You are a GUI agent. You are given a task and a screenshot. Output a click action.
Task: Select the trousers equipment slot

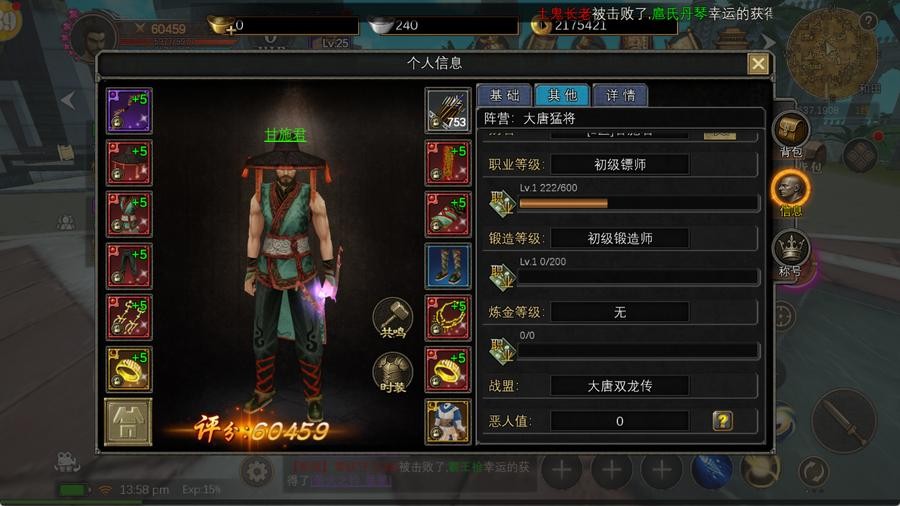129,266
